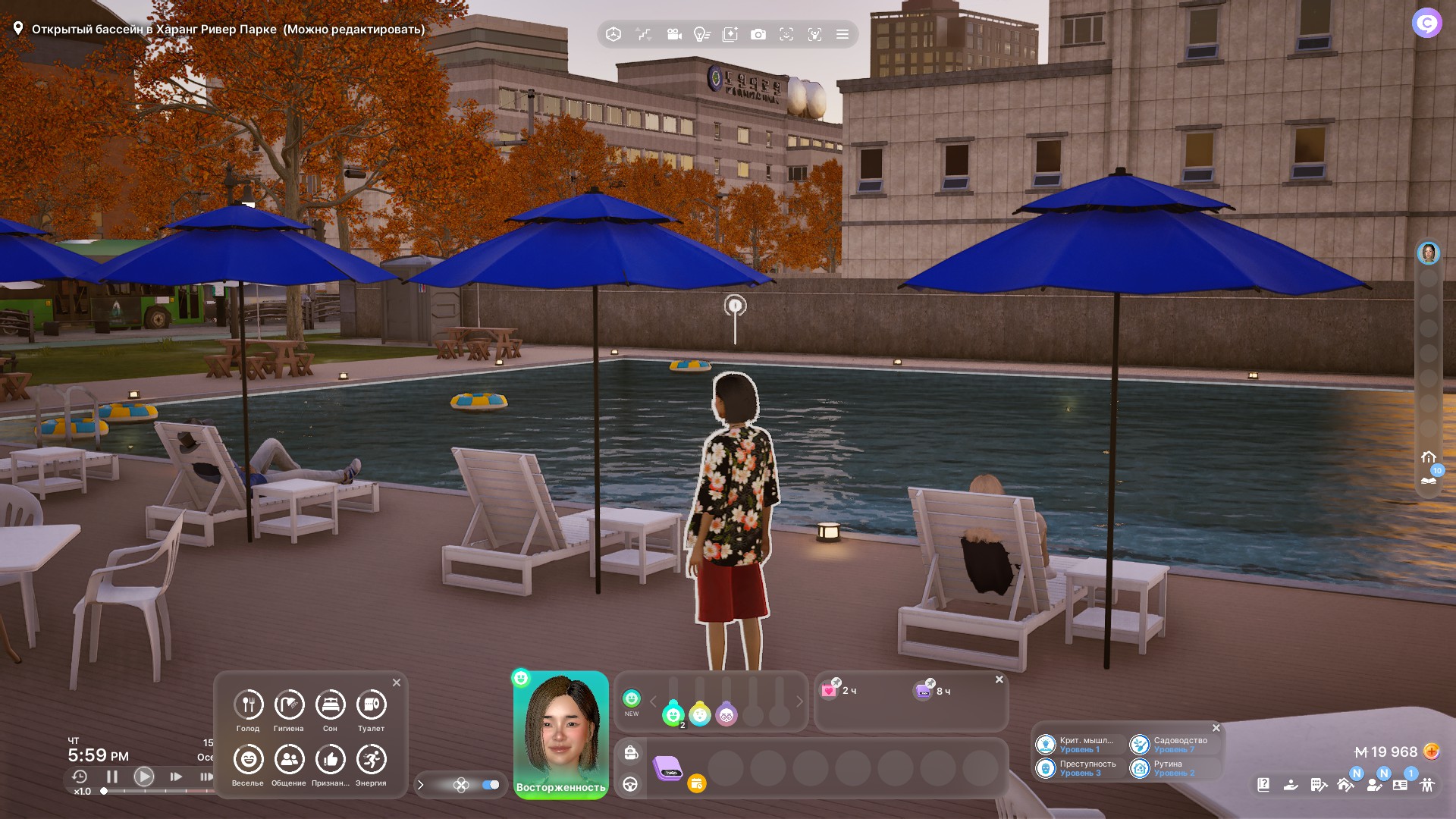Pause the game time
This screenshot has width=1456, height=819.
pos(112,777)
